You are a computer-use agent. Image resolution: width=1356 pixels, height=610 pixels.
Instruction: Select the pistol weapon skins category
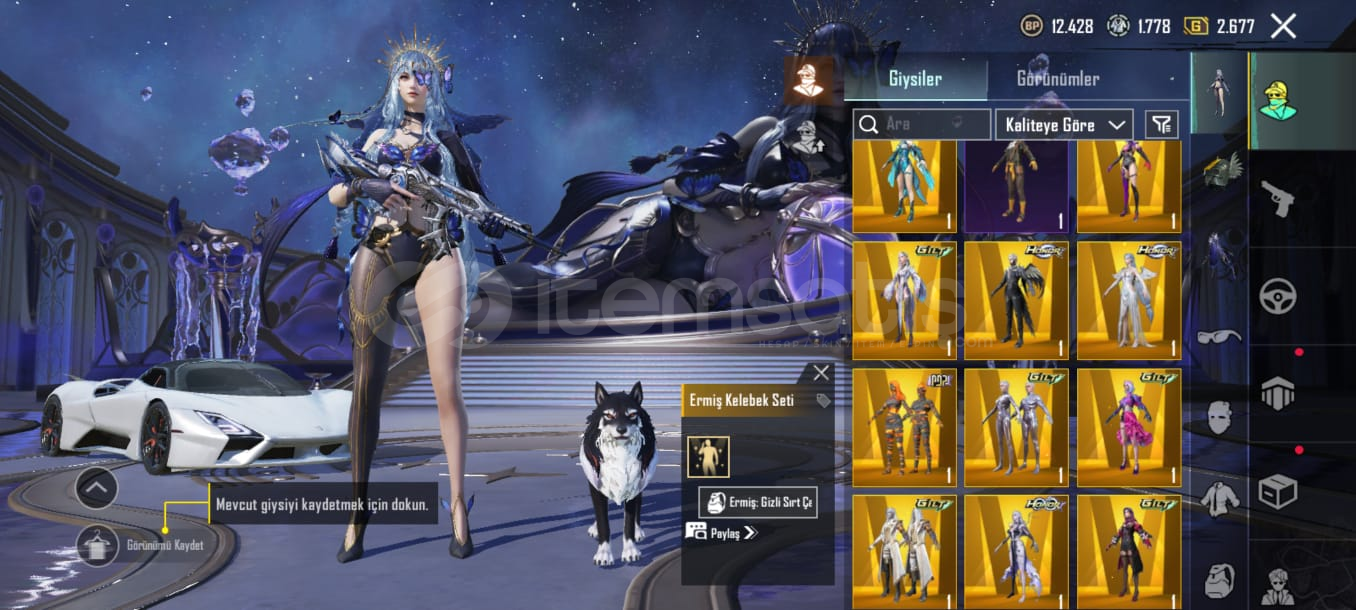pos(1277,195)
